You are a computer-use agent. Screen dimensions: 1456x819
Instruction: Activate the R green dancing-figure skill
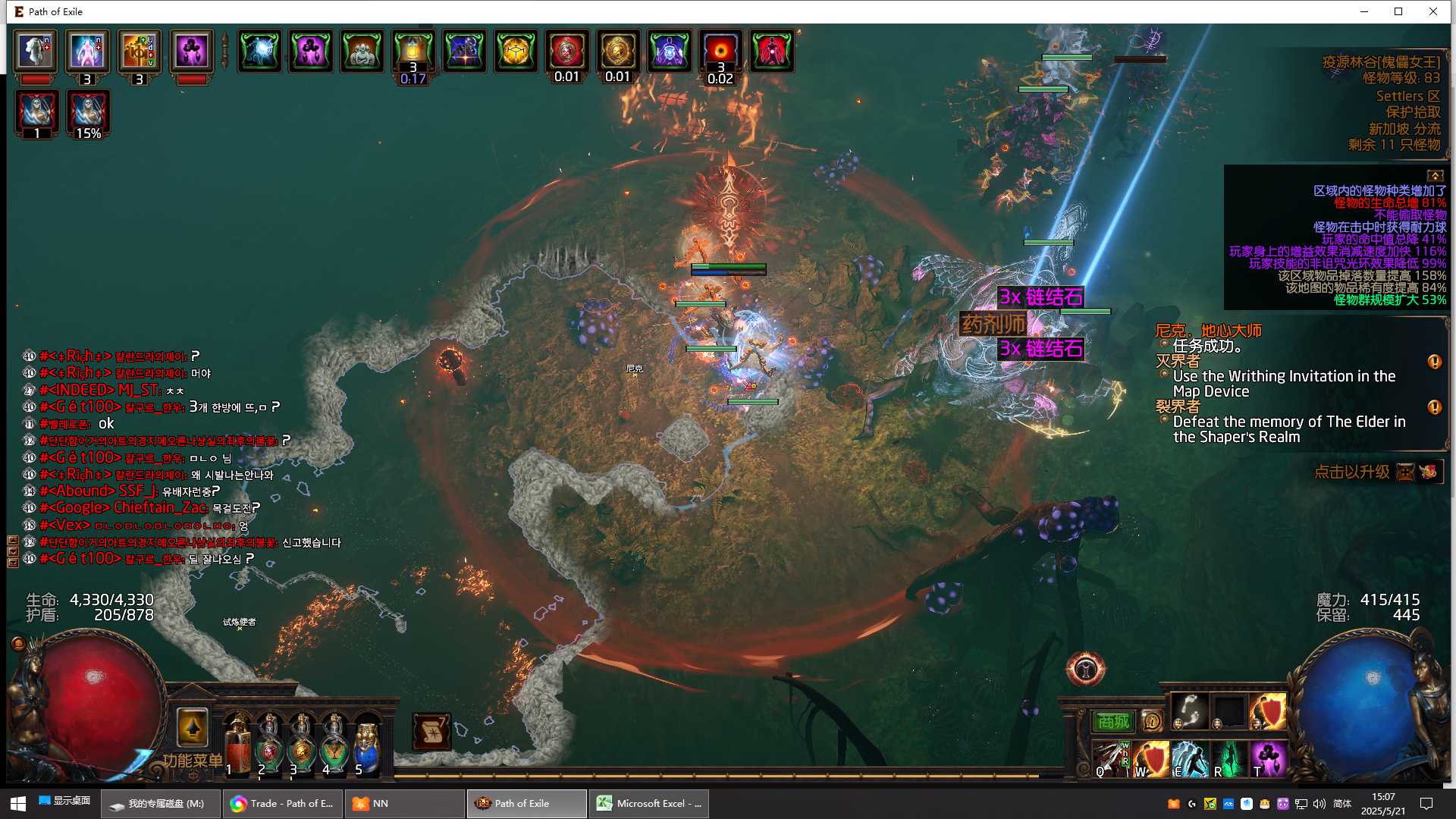click(1229, 759)
